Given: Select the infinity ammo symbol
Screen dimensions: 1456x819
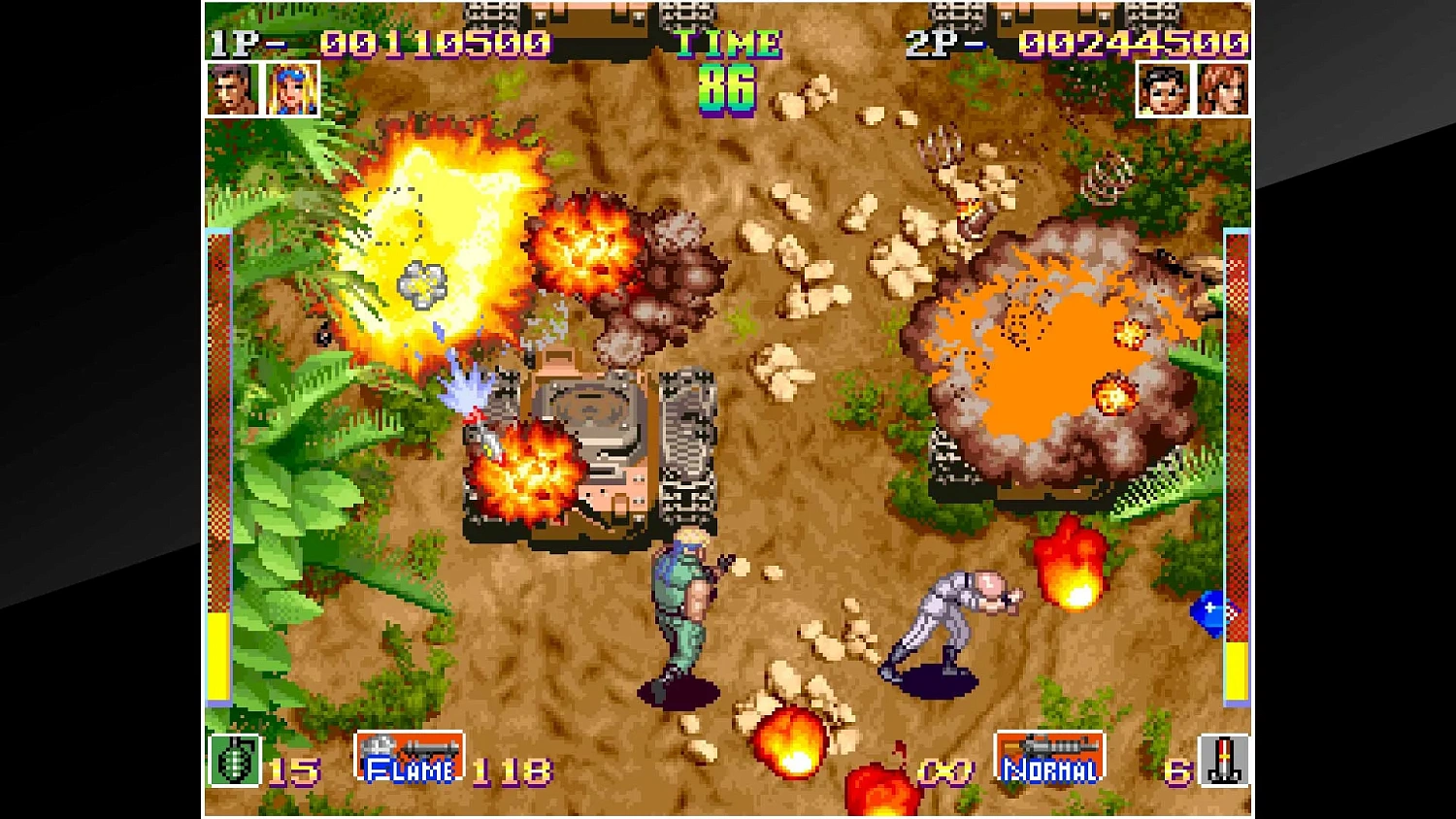Looking at the screenshot, I should coord(943,771).
